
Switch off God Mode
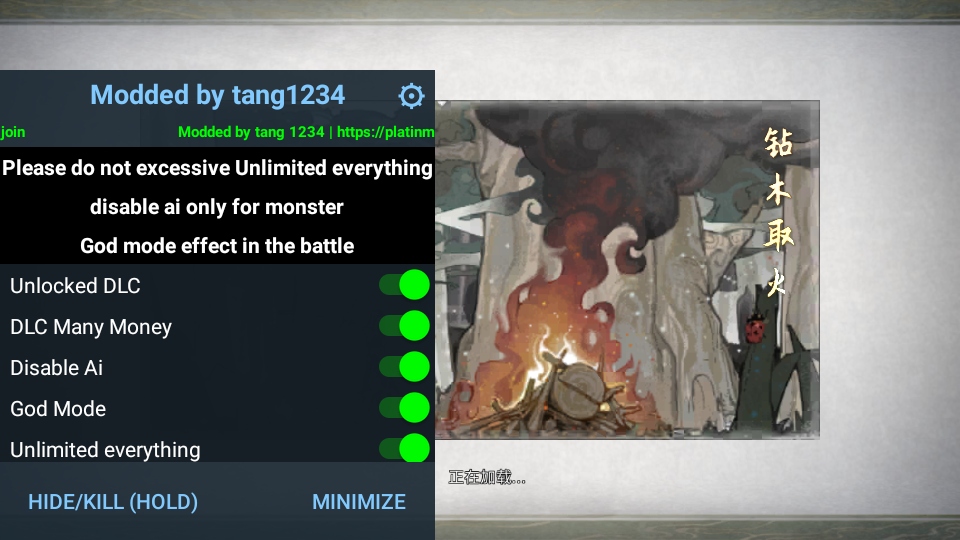(405, 408)
